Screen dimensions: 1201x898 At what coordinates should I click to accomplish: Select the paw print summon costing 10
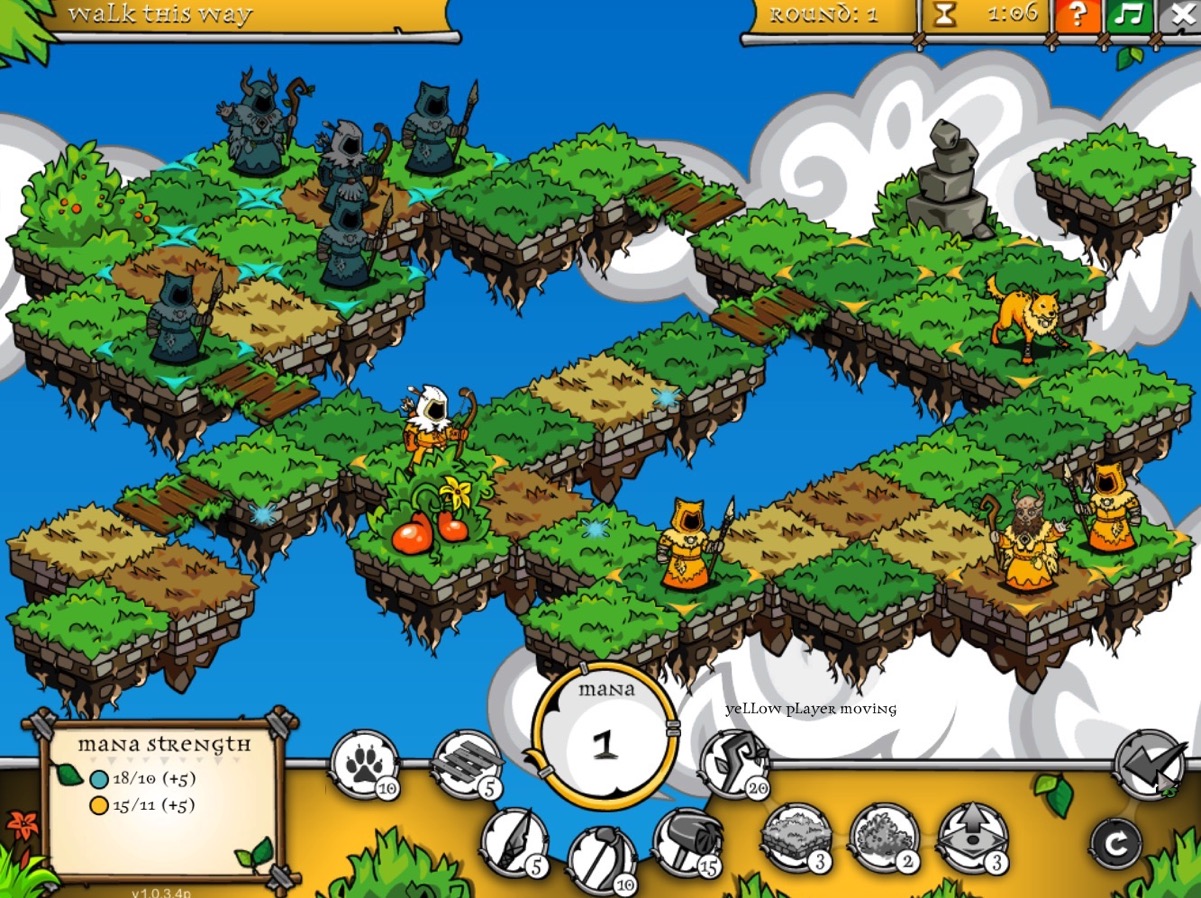click(x=363, y=764)
